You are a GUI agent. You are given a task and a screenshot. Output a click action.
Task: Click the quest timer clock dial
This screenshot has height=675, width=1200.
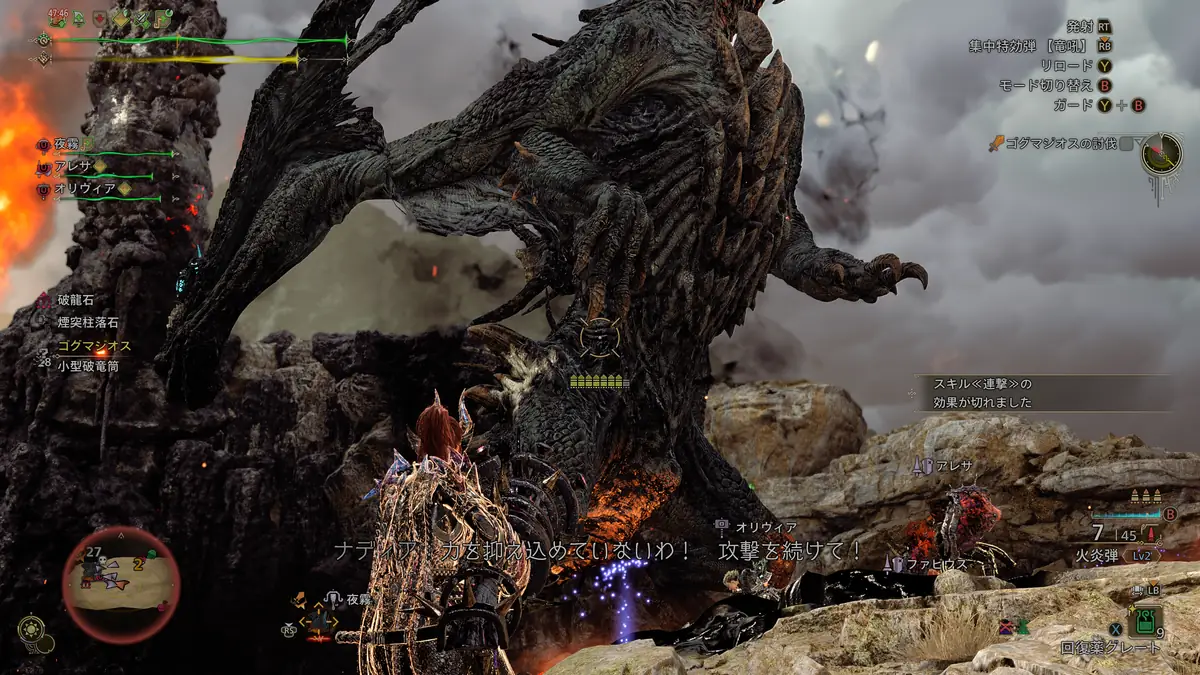pyautogui.click(x=1162, y=153)
